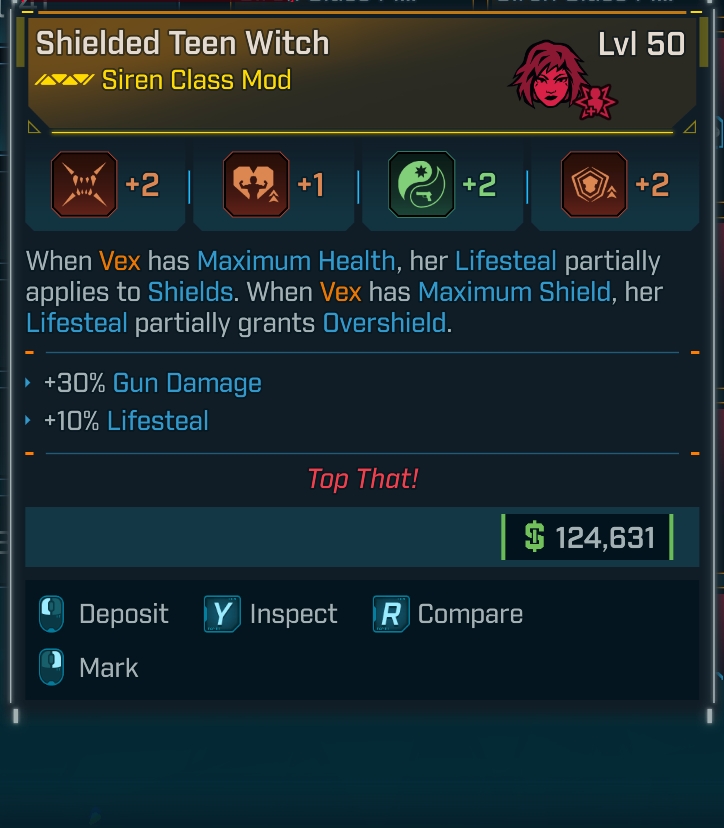Viewport: 724px width, 828px height.
Task: Choose the green yin-yang gun skill icon
Action: 421,185
